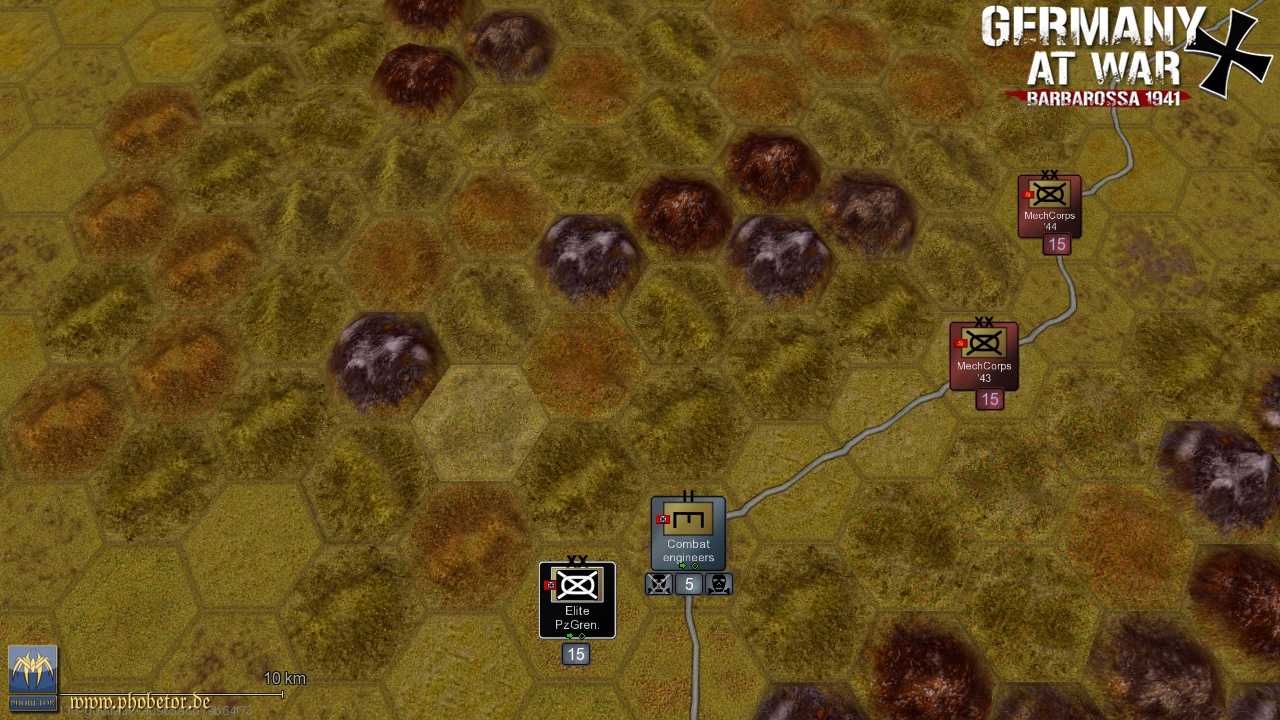Click the skull casualties icon beside Combat engineers
This screenshot has height=720, width=1280.
(721, 584)
